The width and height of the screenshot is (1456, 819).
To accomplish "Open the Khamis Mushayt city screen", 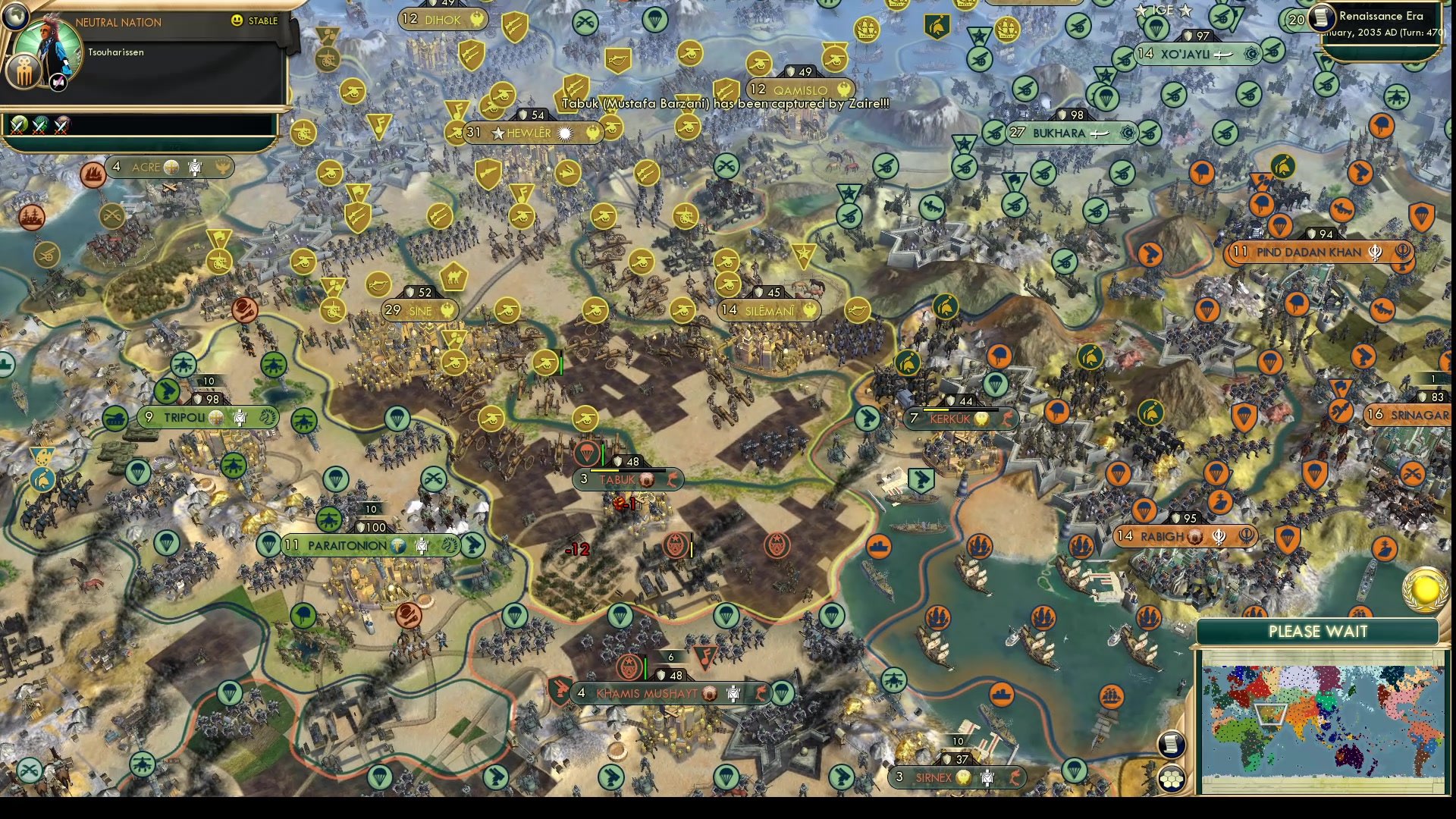I will point(656,692).
